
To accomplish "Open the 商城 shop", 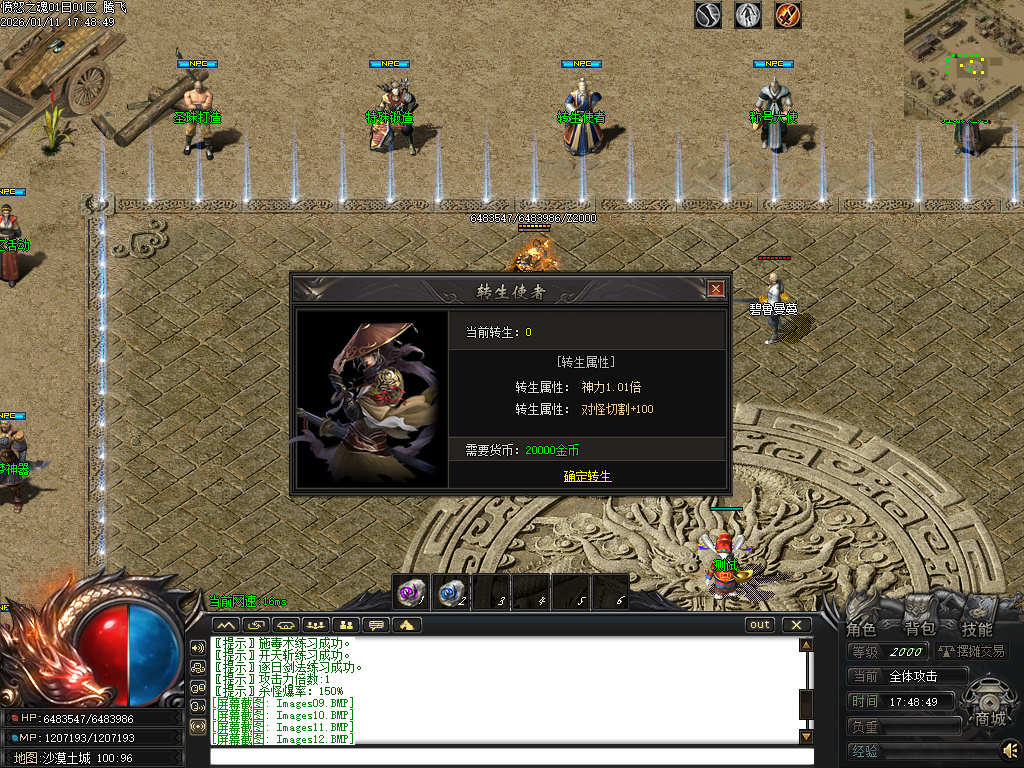I will click(x=990, y=718).
